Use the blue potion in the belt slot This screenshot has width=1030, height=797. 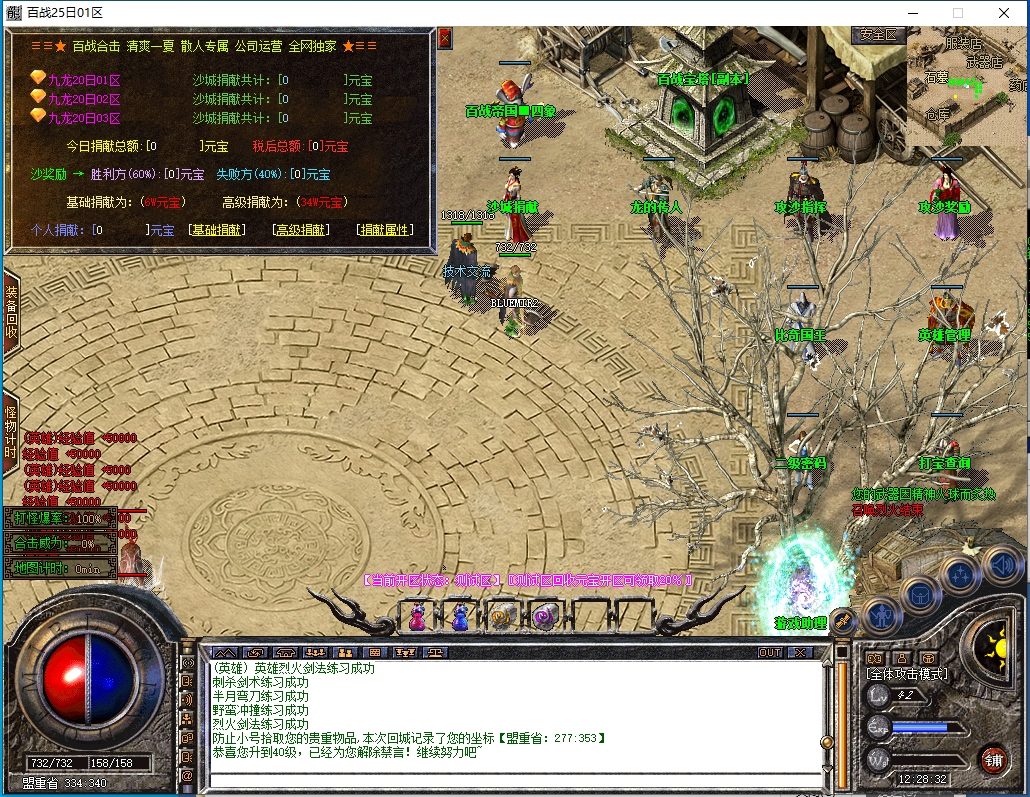(x=461, y=616)
